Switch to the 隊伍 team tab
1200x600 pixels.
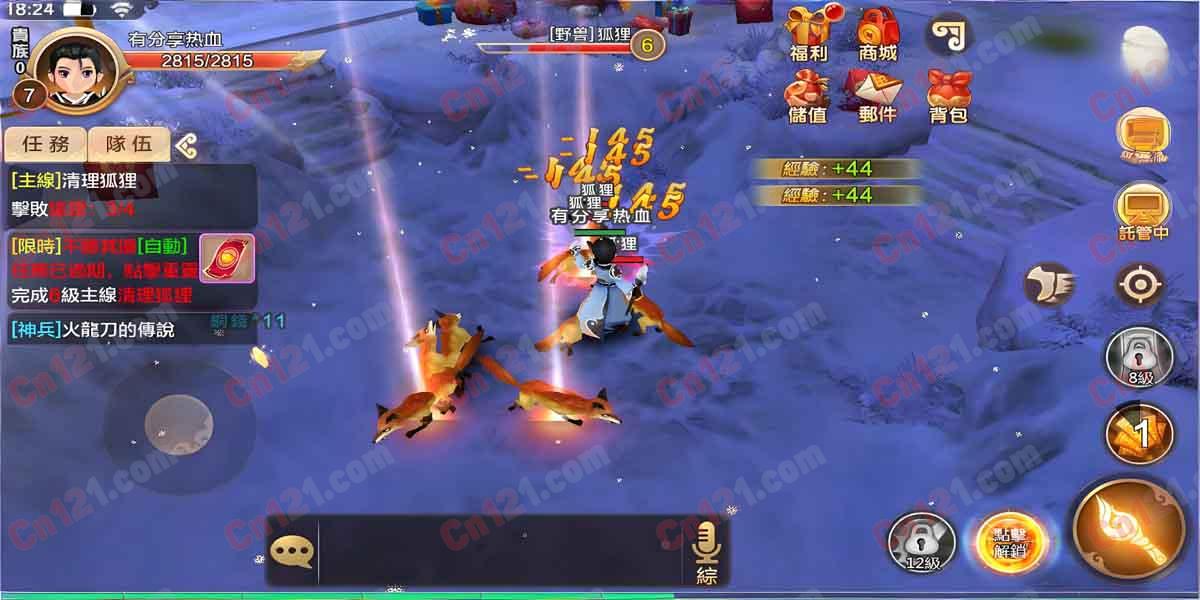point(129,144)
